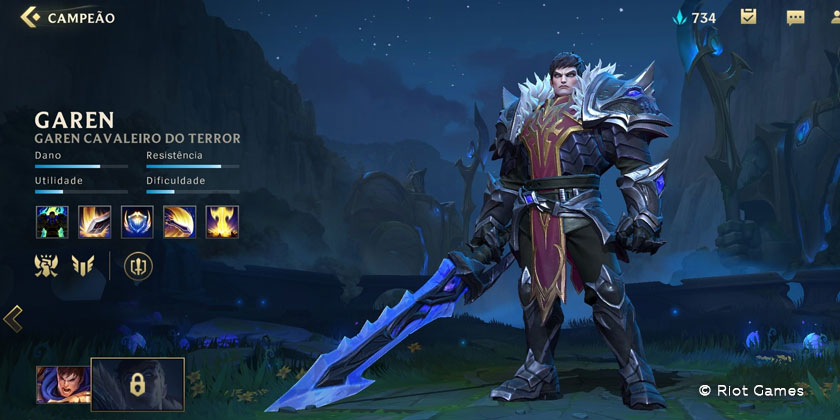This screenshot has width=840, height=420.
Task: Open the missions clipboard icon
Action: [748, 17]
